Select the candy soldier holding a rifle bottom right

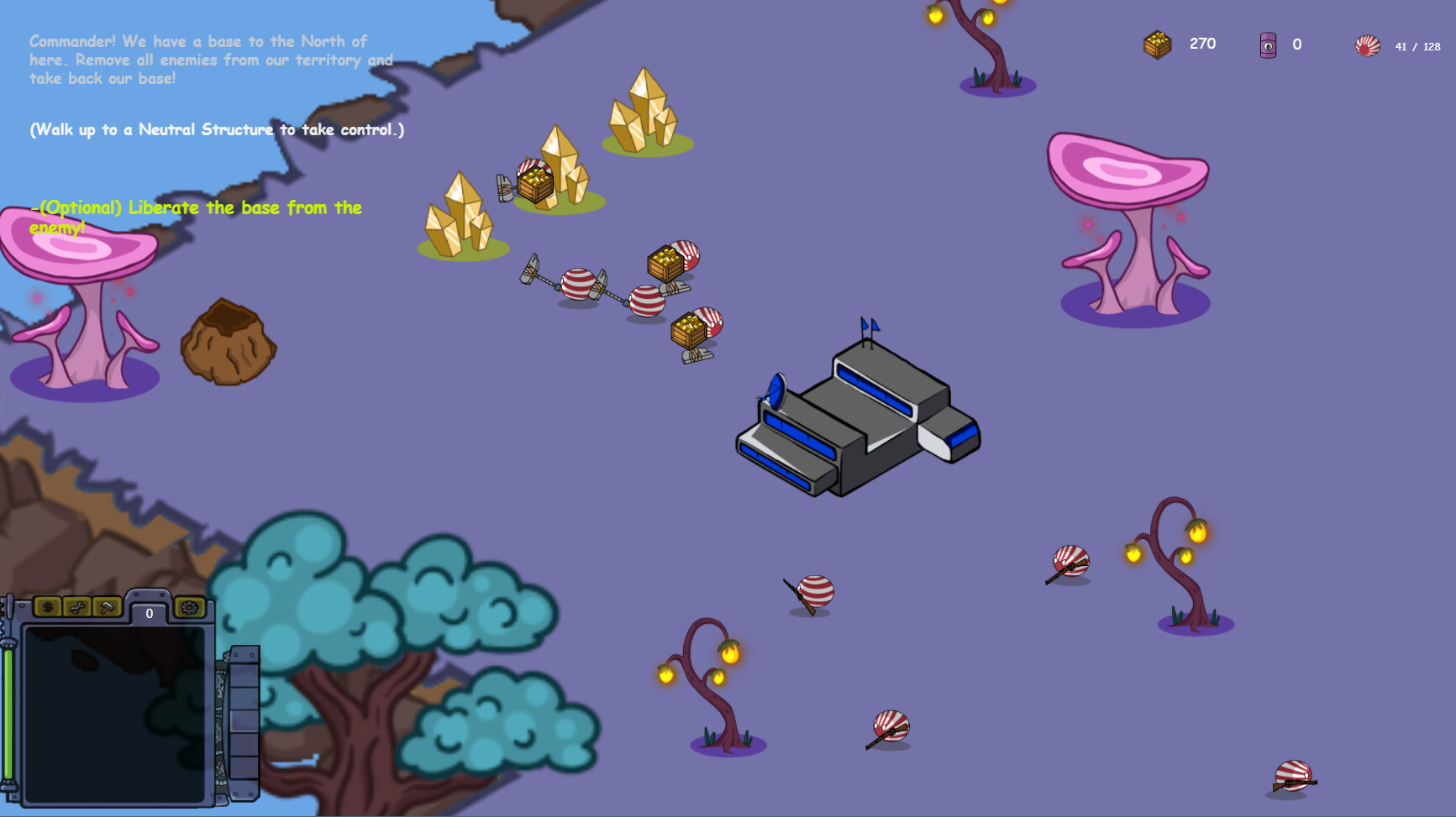pyautogui.click(x=1295, y=777)
